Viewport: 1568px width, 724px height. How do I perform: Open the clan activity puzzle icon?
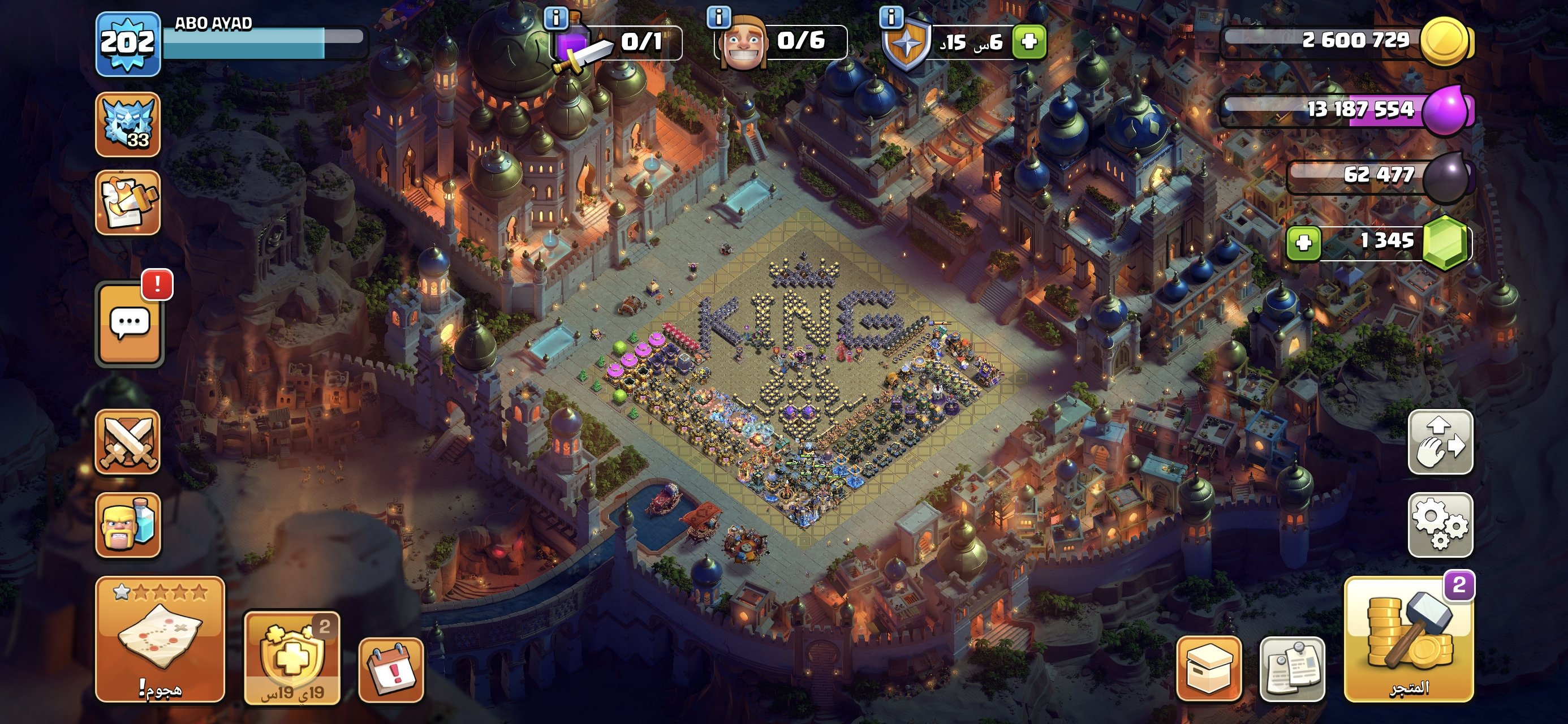point(128,202)
